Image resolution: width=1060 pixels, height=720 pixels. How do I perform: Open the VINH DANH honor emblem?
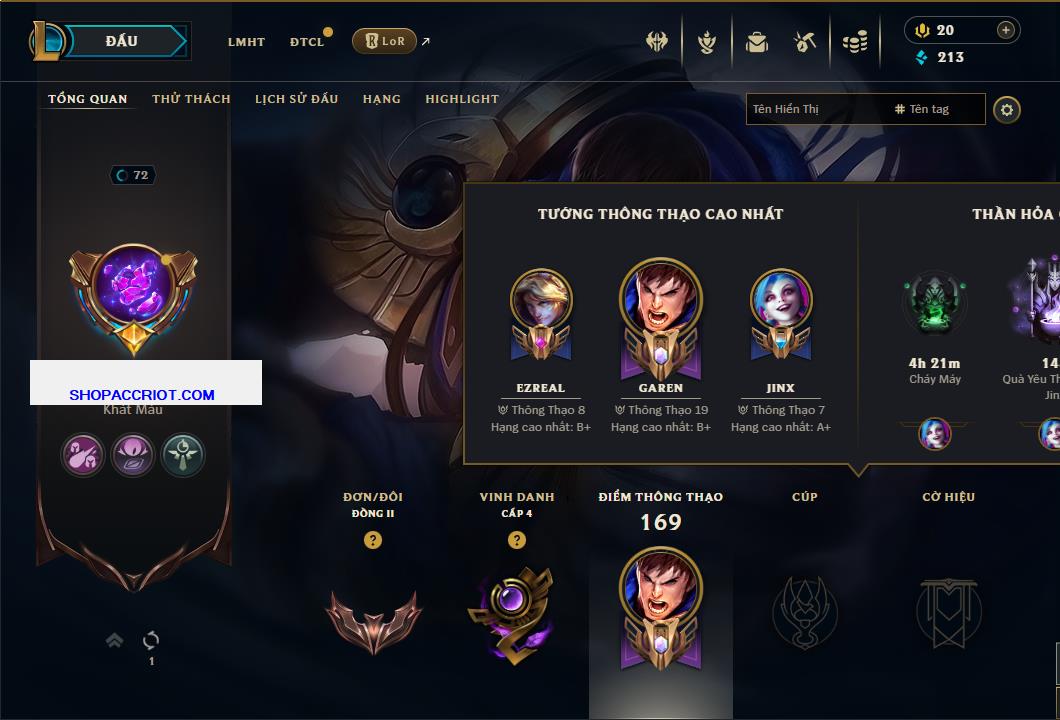(x=516, y=613)
